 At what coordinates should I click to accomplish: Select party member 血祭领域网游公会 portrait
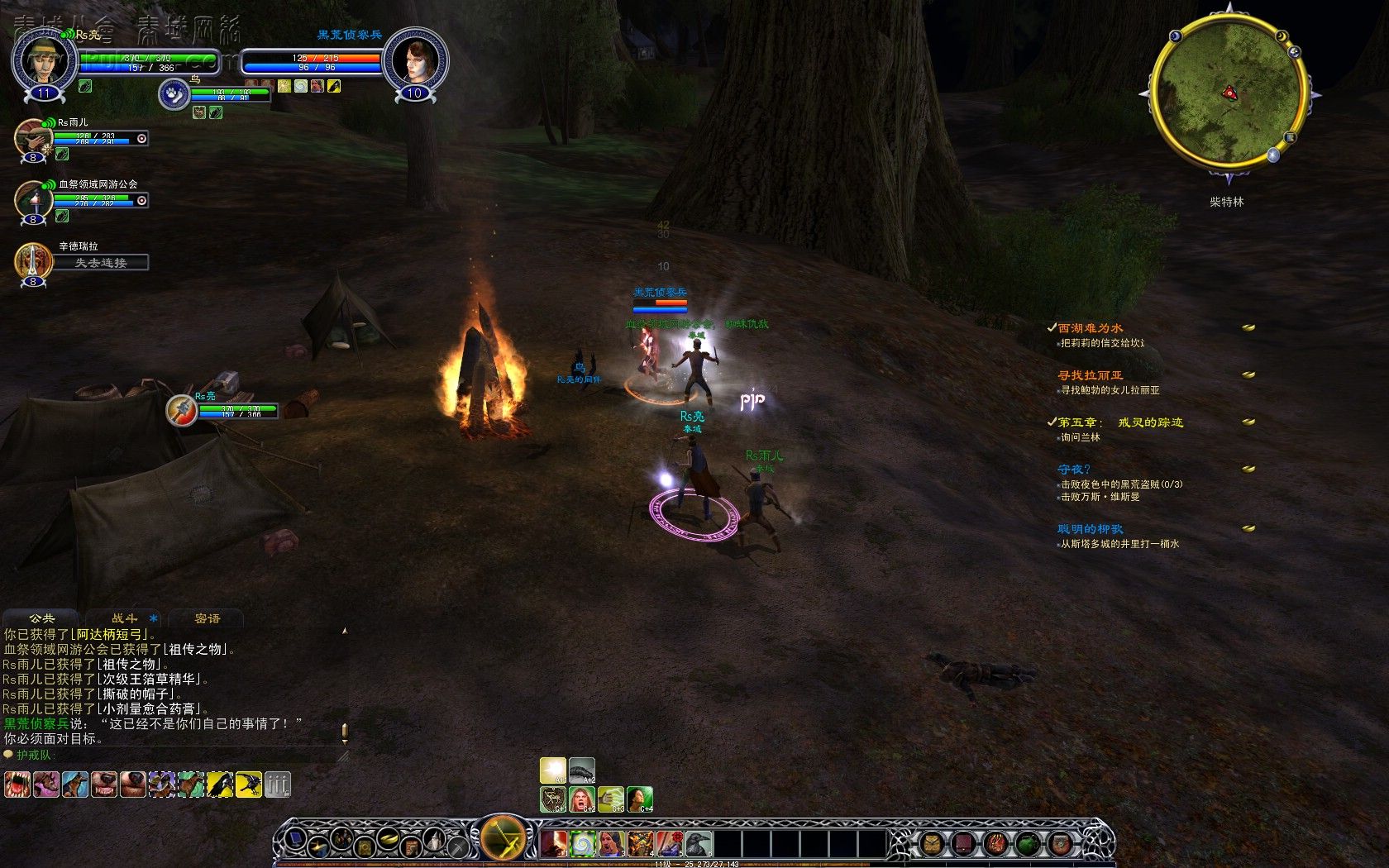click(x=31, y=199)
